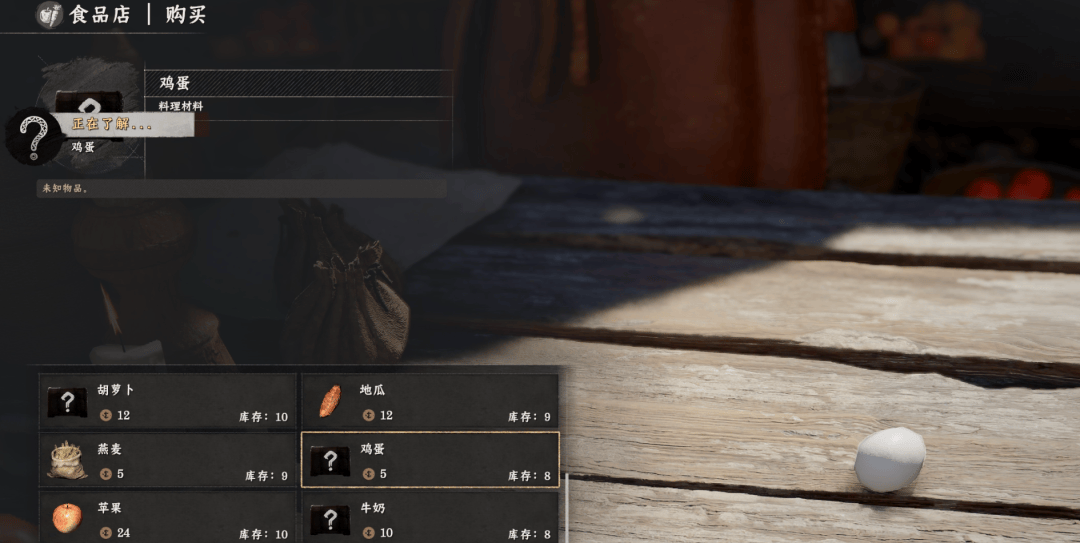1080x543 pixels.
Task: Pick the 燕麦 entry in the shop list
Action: (x=168, y=460)
